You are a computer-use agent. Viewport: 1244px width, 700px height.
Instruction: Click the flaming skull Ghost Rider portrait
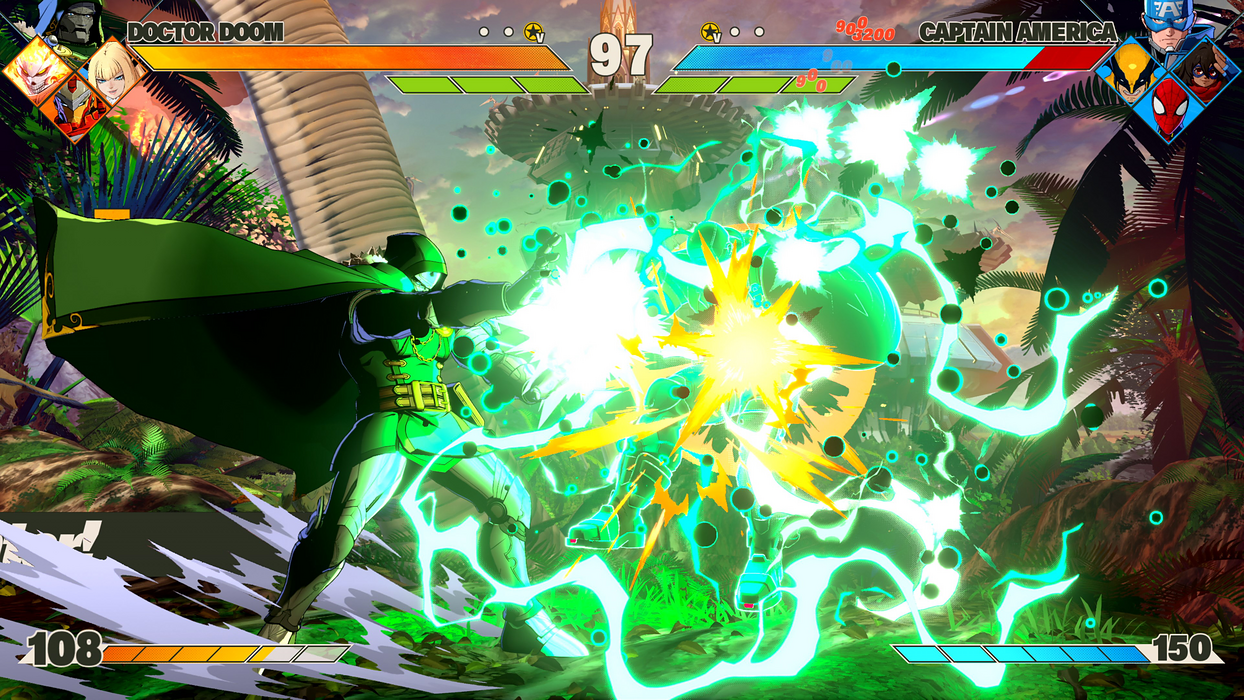point(38,70)
